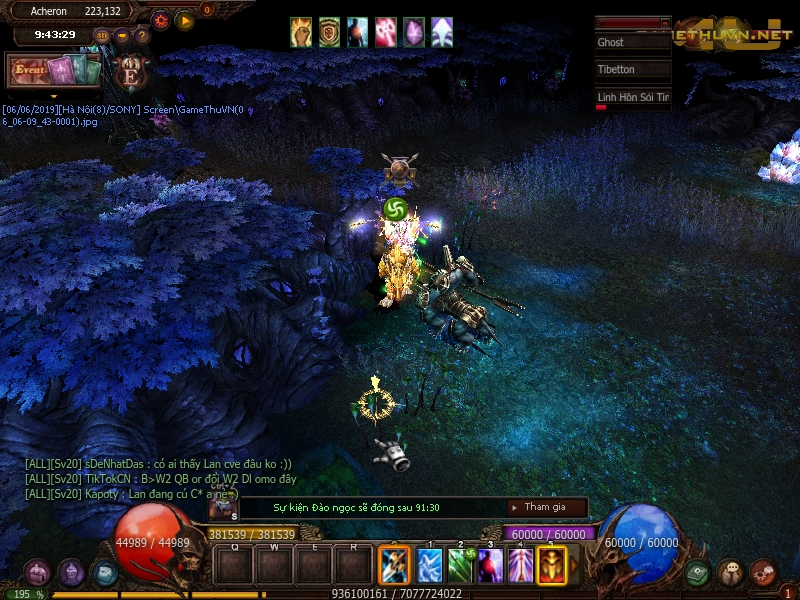
Task: Activate the highlighted golden skill in slot 5
Action: [x=552, y=565]
